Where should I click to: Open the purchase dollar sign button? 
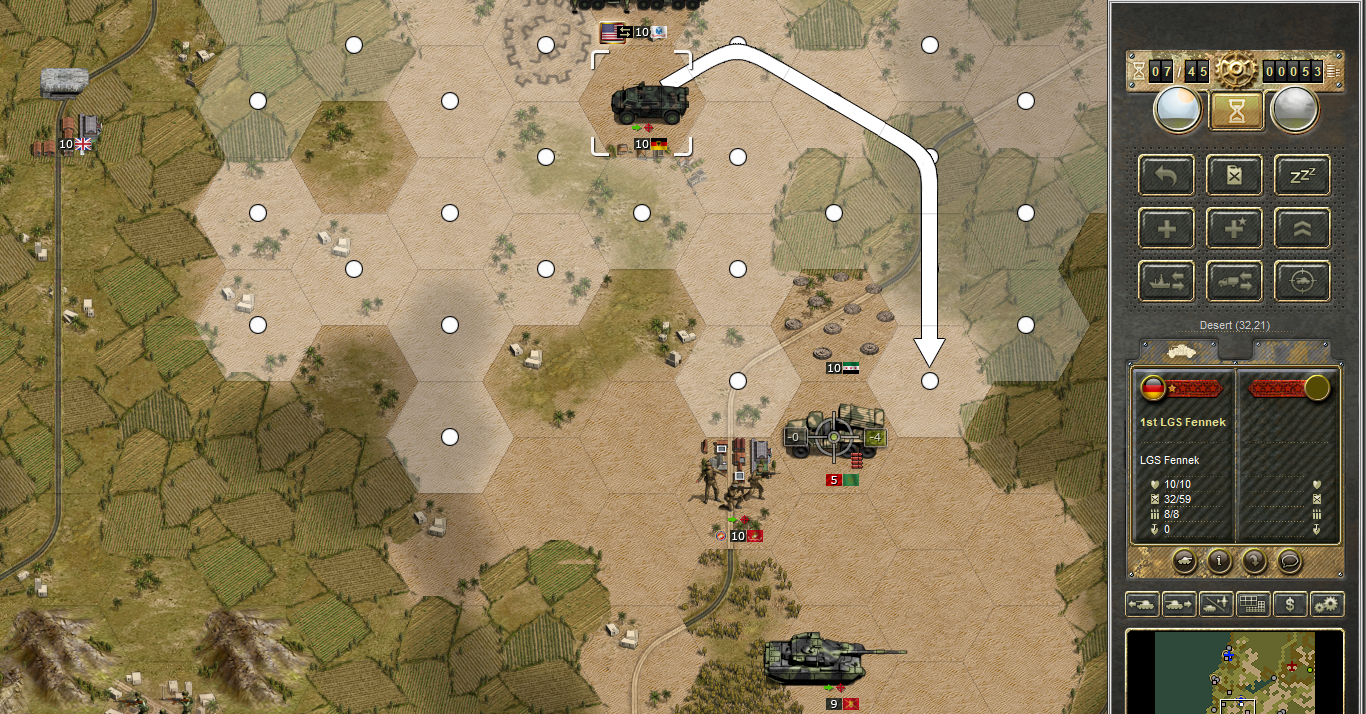coord(1290,604)
